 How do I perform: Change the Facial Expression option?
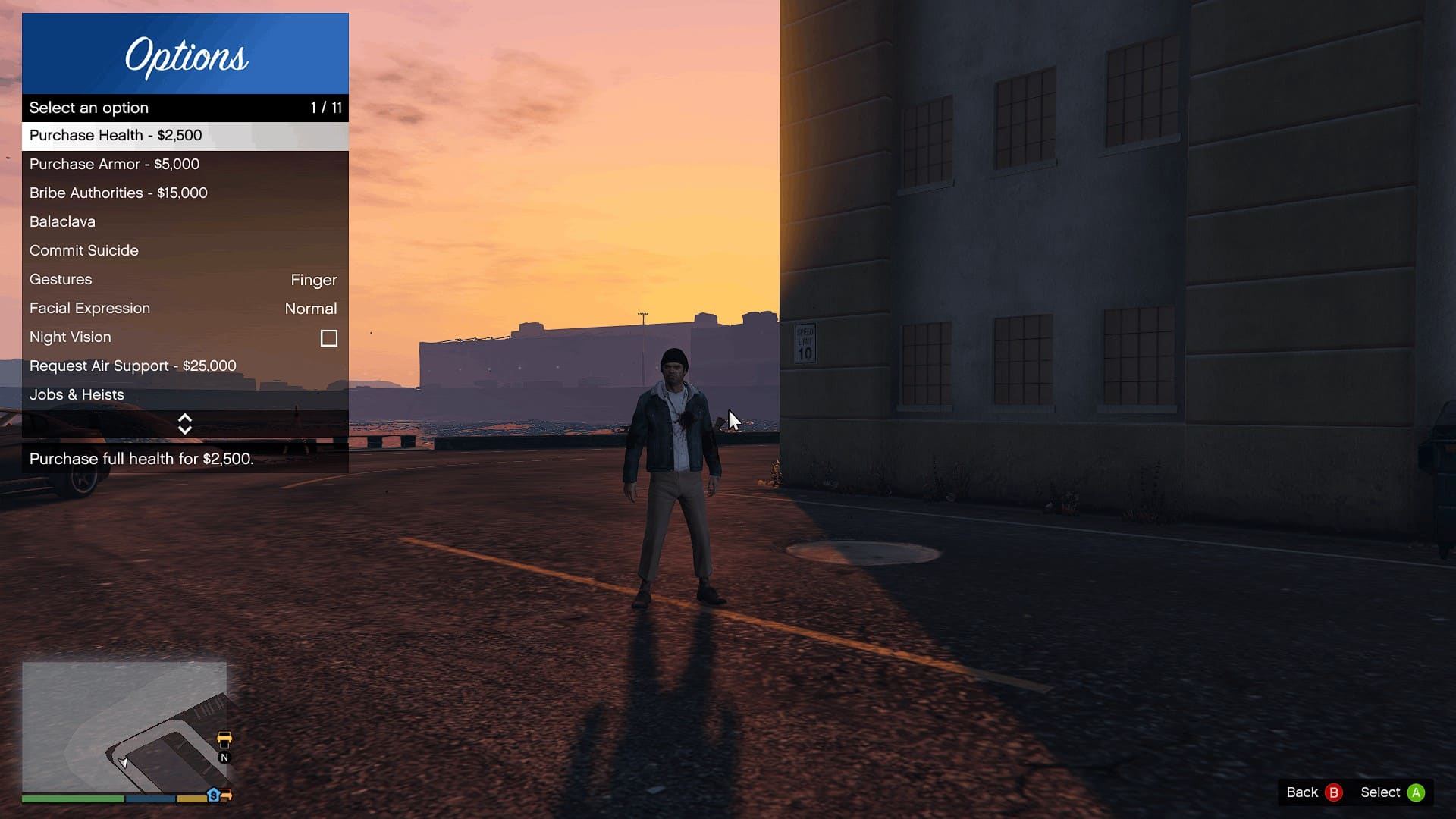coord(185,309)
